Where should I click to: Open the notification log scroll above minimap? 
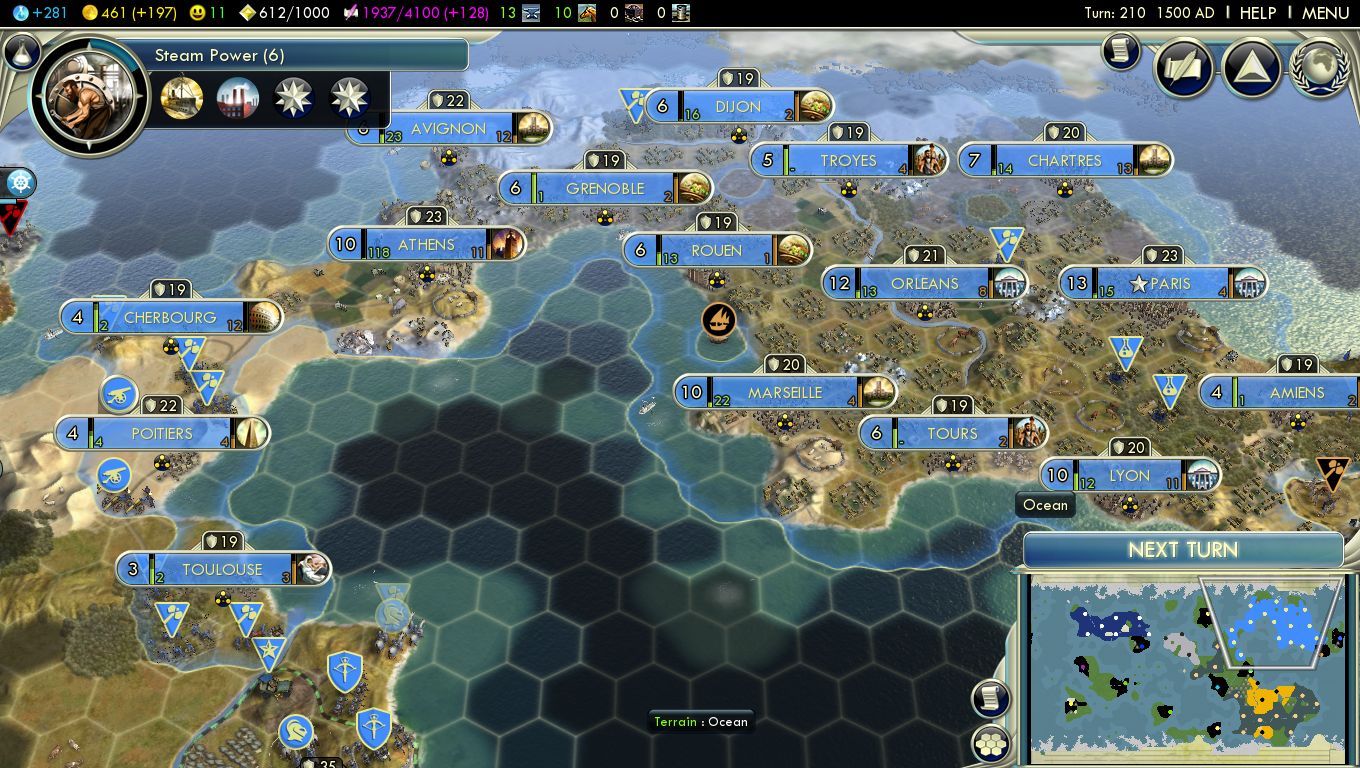pos(989,699)
